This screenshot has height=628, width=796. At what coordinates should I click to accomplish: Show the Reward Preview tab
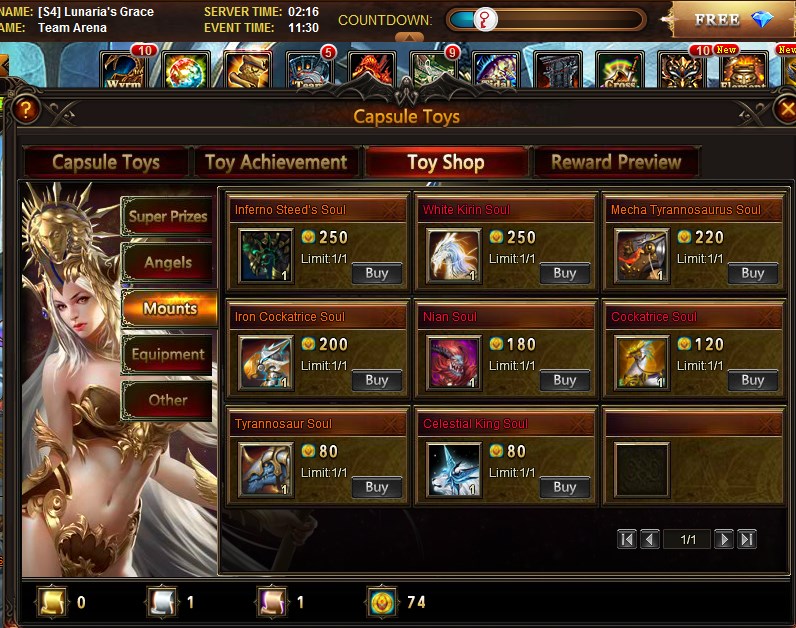[616, 162]
